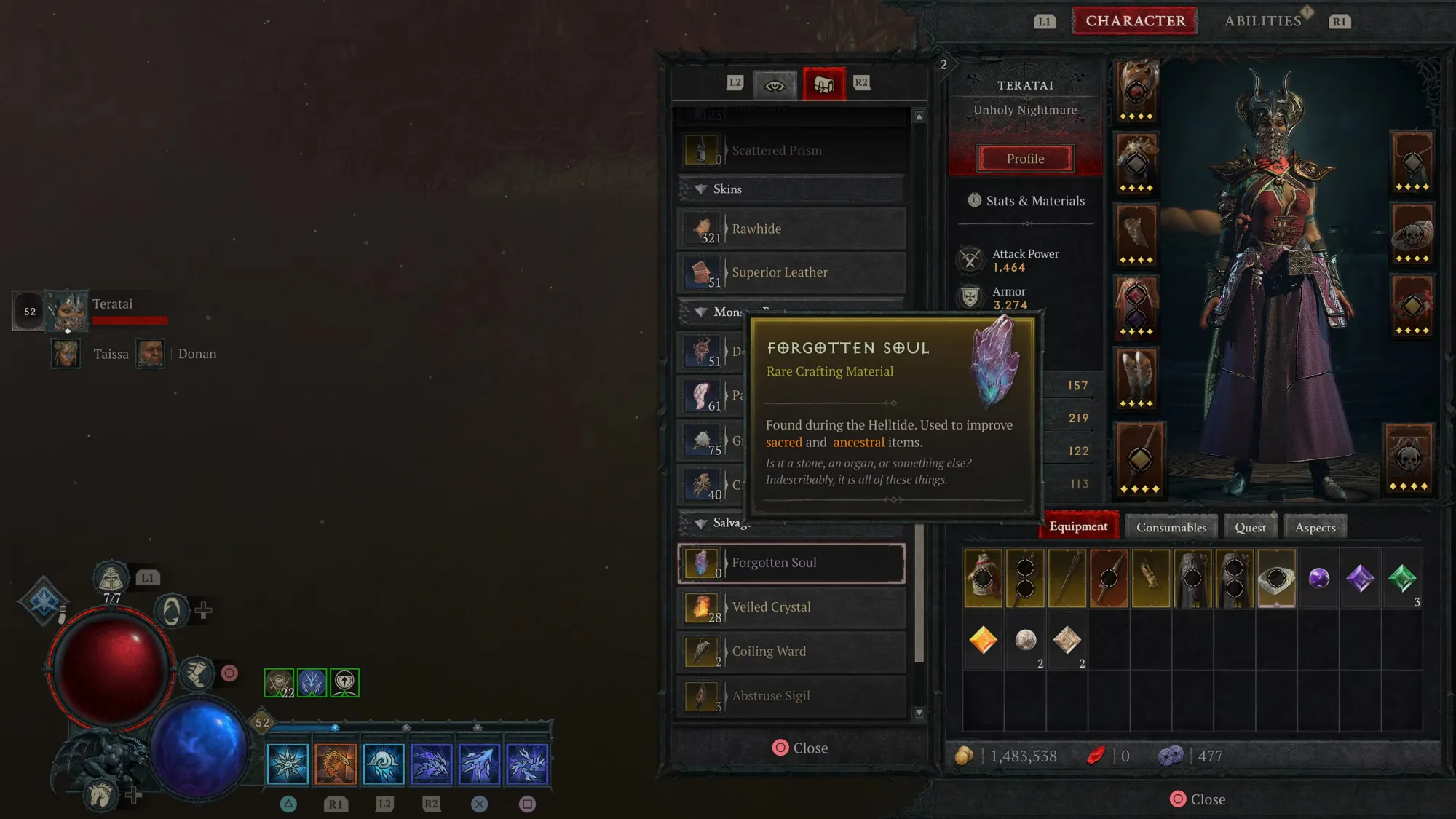Close the materials panel

click(799, 748)
